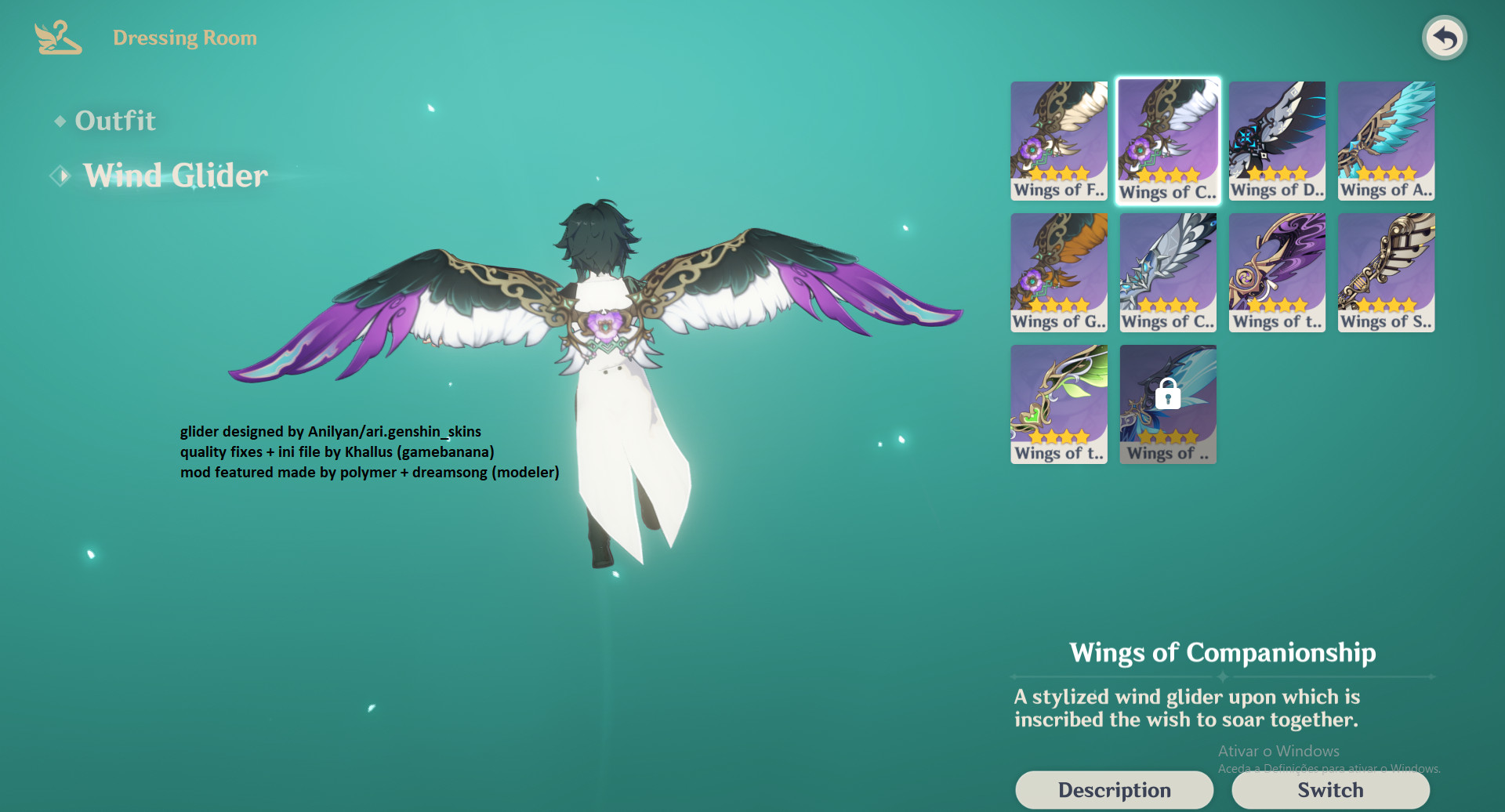This screenshot has width=1505, height=812.
Task: Select the Wind Glider section
Action: (x=174, y=176)
